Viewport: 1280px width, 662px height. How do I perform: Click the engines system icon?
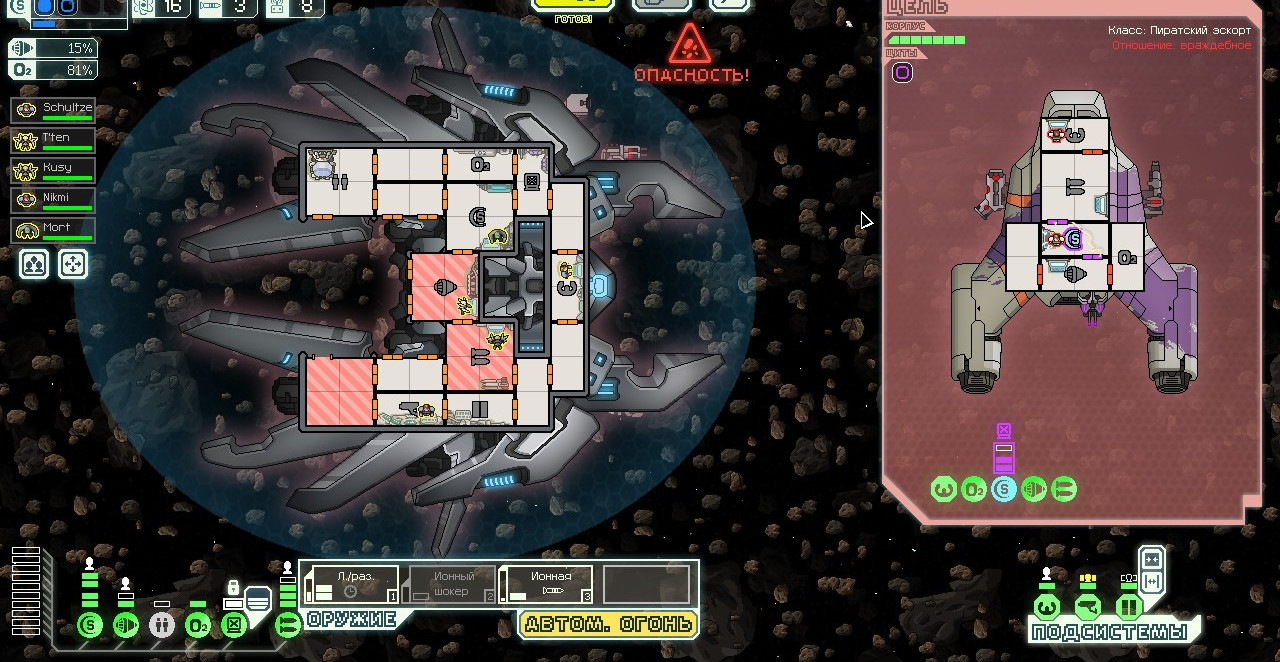126,626
